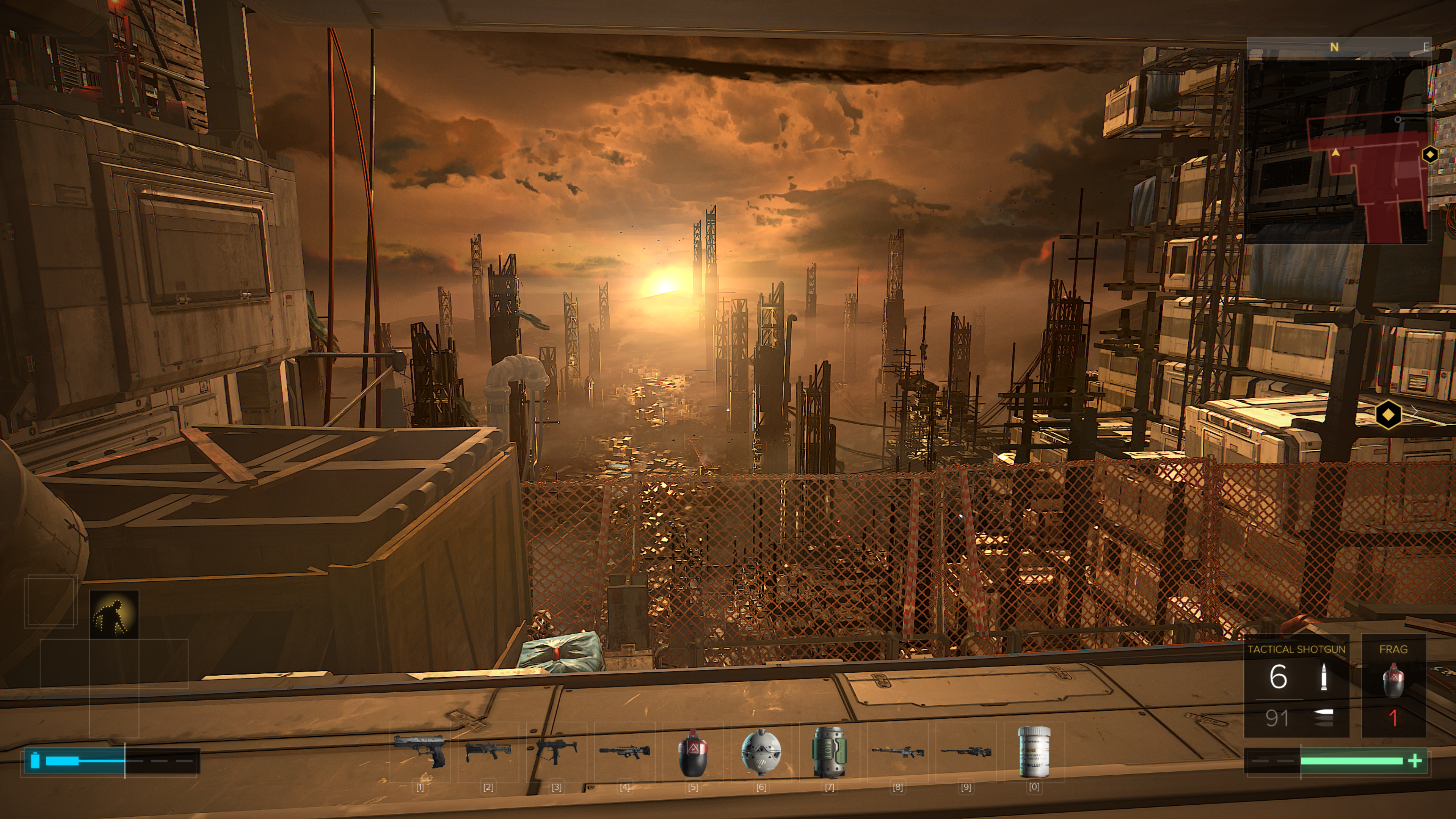Select the rifle in hotbar slot 8
This screenshot has width=1456, height=819.
(x=897, y=752)
